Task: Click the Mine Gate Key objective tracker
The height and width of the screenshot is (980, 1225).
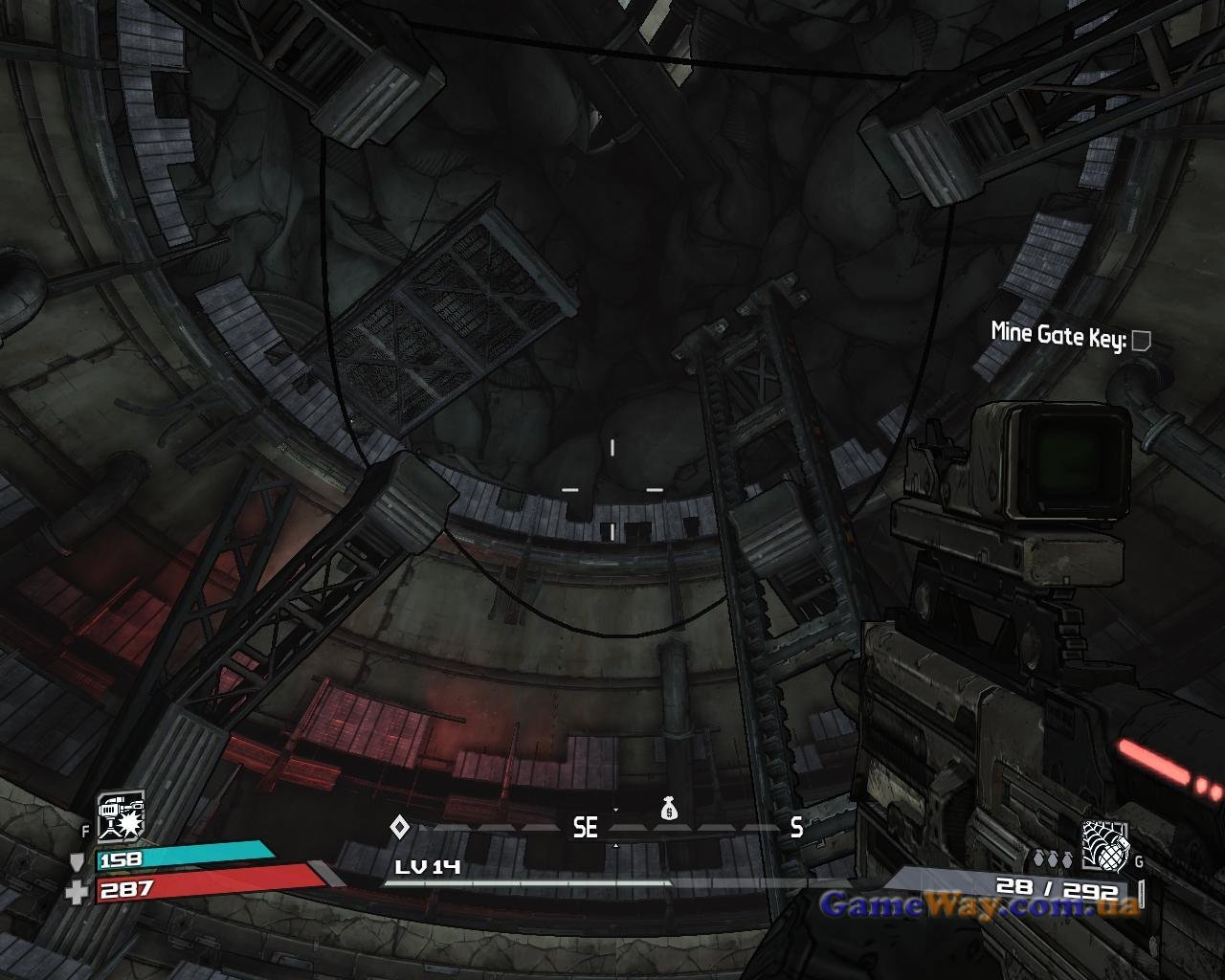Action: pyautogui.click(x=1069, y=335)
